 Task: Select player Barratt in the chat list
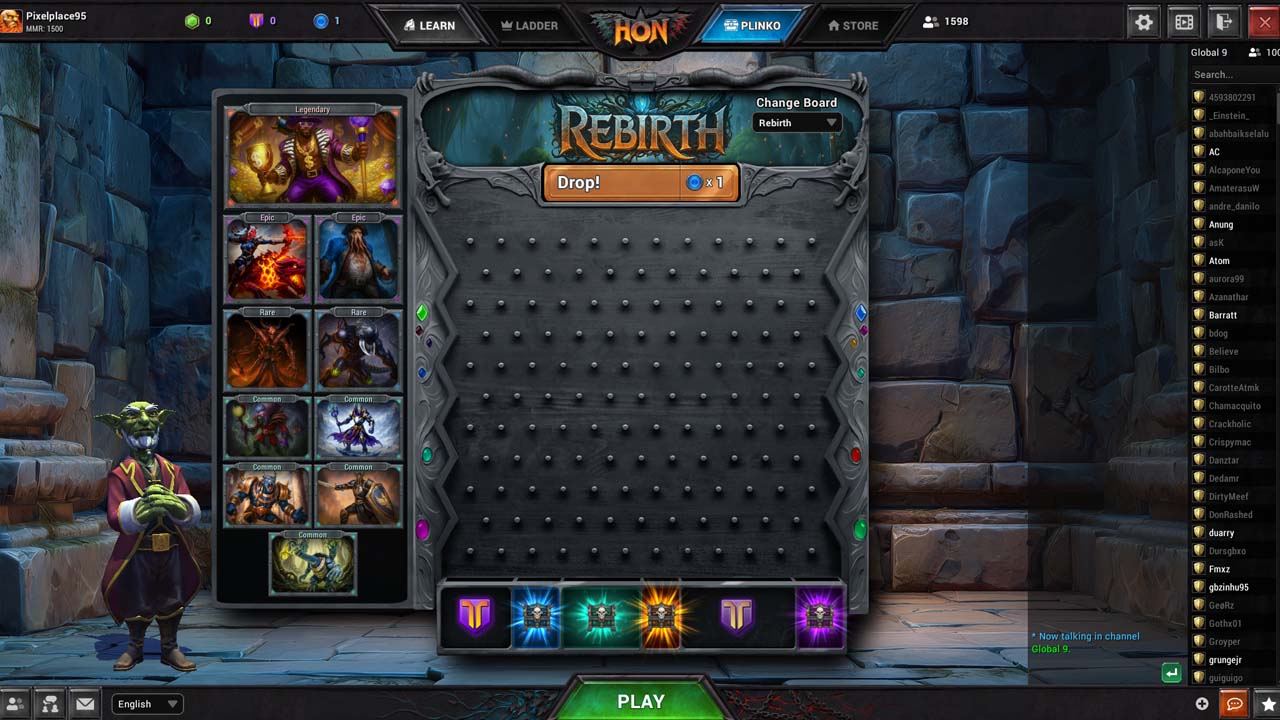(x=1223, y=315)
